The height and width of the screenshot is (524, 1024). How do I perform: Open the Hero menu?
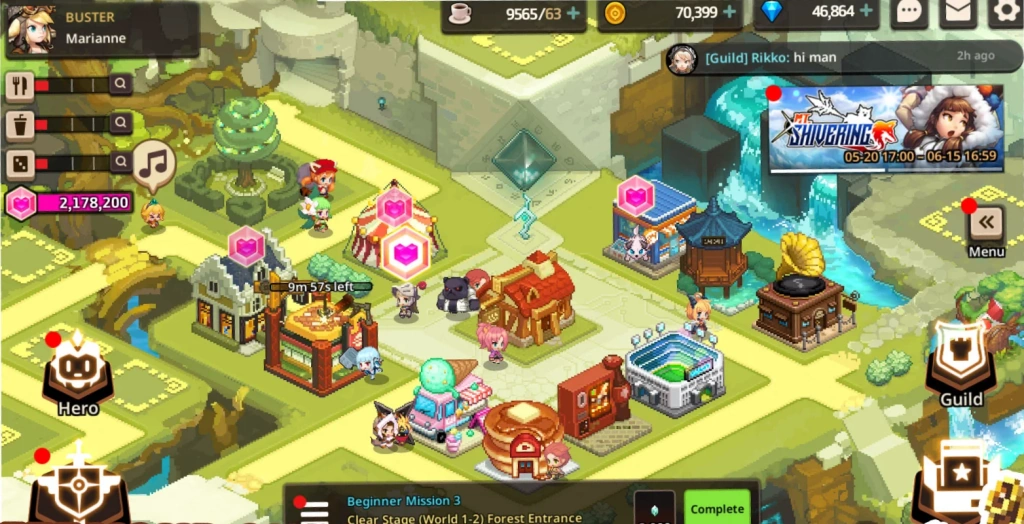point(78,374)
